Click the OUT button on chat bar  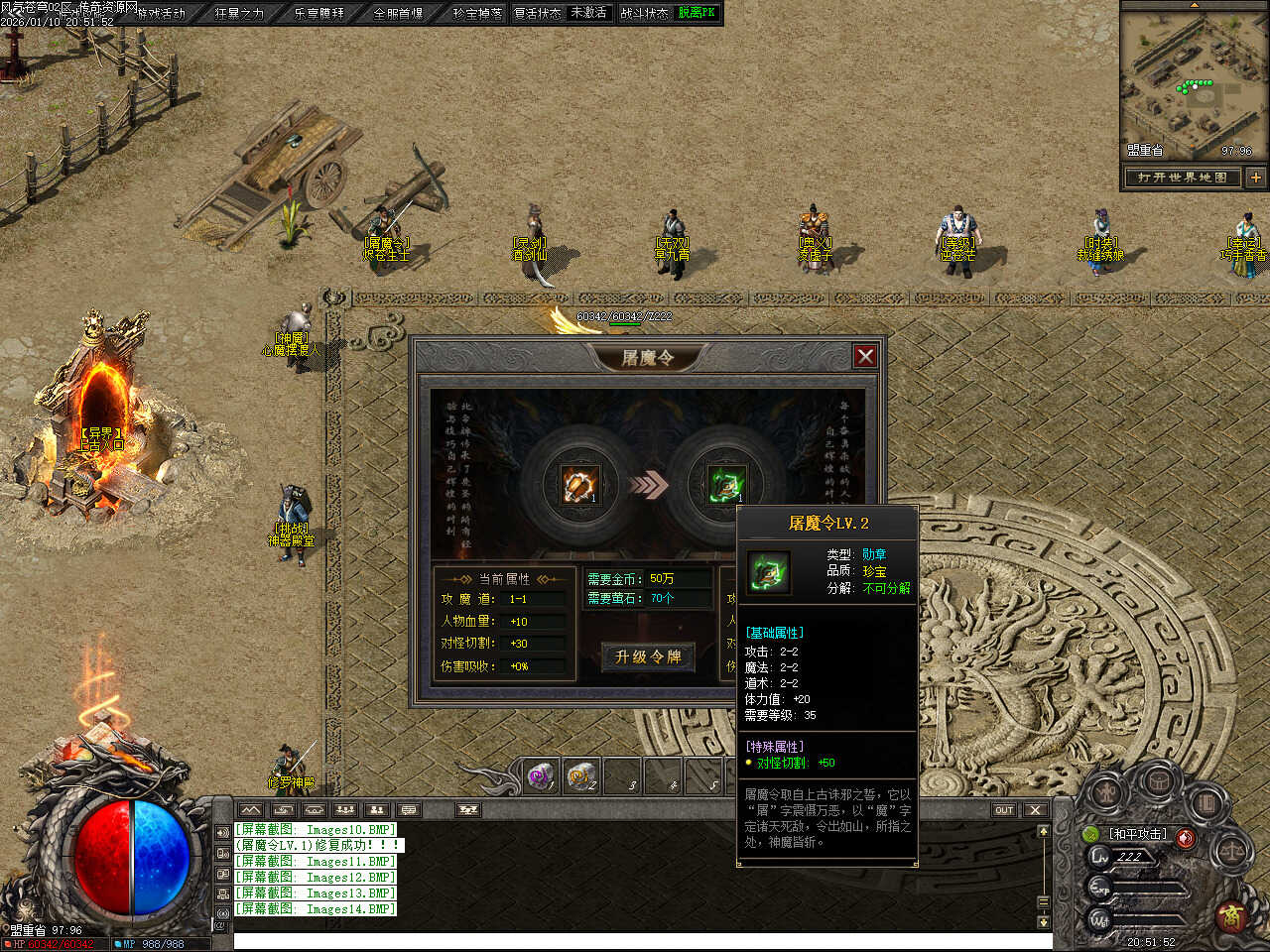(x=1004, y=810)
